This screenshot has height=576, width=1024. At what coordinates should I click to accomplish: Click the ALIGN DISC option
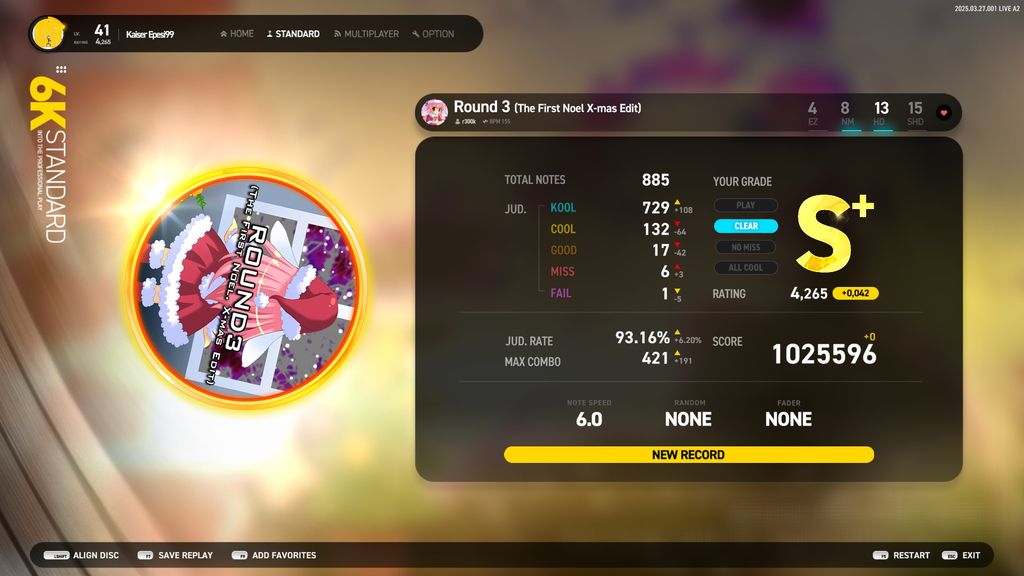click(82, 555)
